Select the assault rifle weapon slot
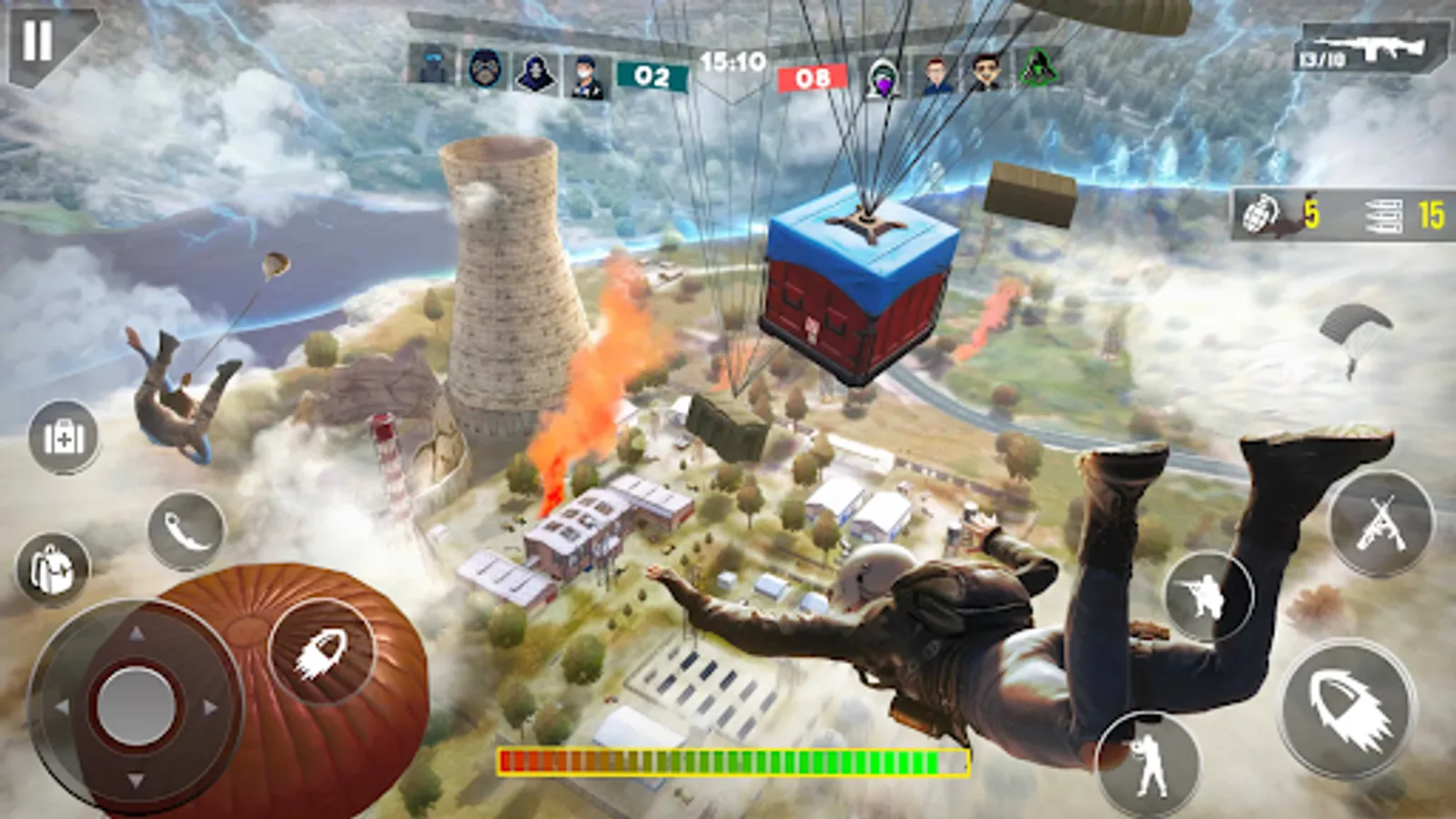1456x819 pixels. coord(1372,48)
